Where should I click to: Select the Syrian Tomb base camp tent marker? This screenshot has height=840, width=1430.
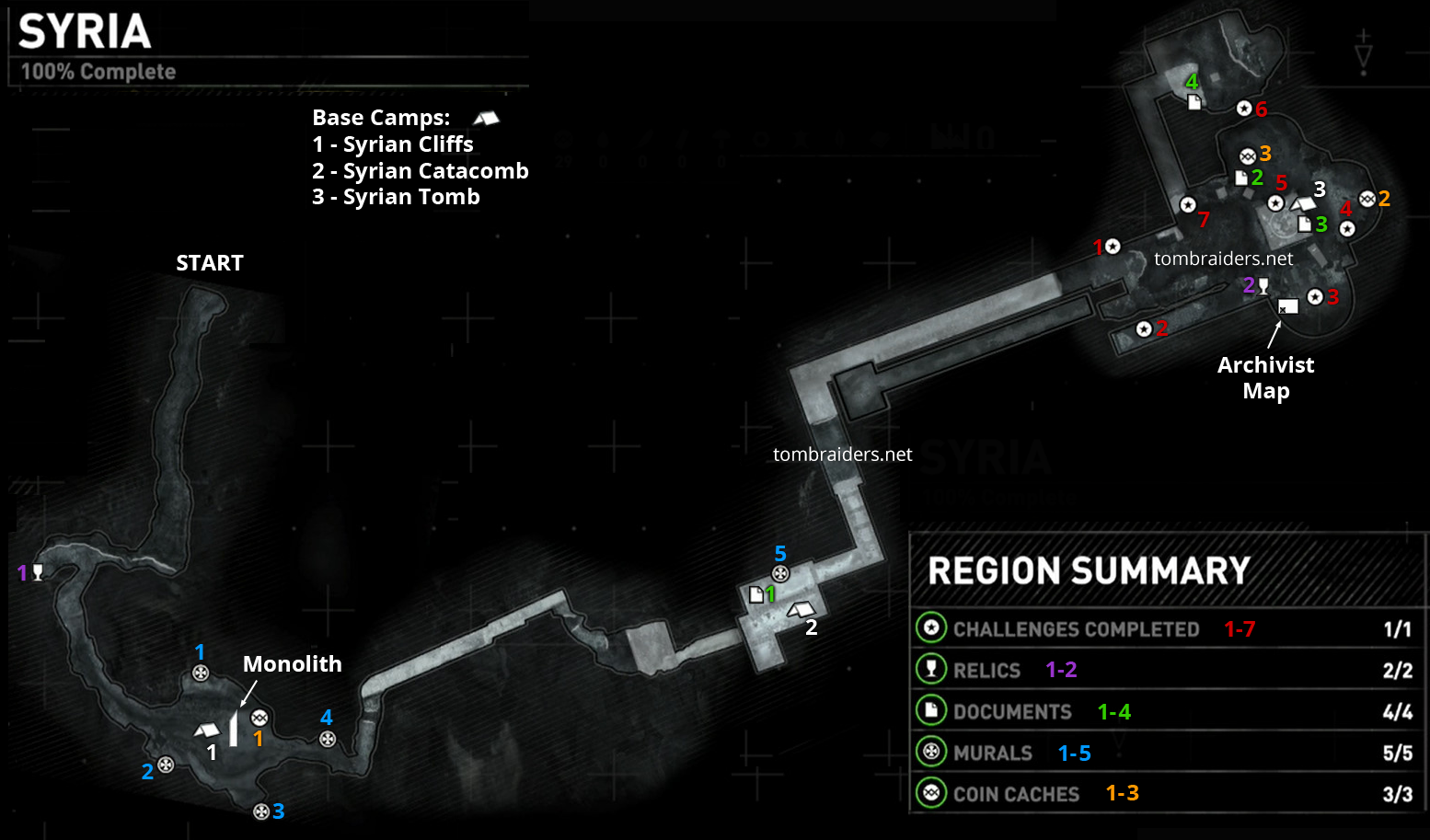1303,203
